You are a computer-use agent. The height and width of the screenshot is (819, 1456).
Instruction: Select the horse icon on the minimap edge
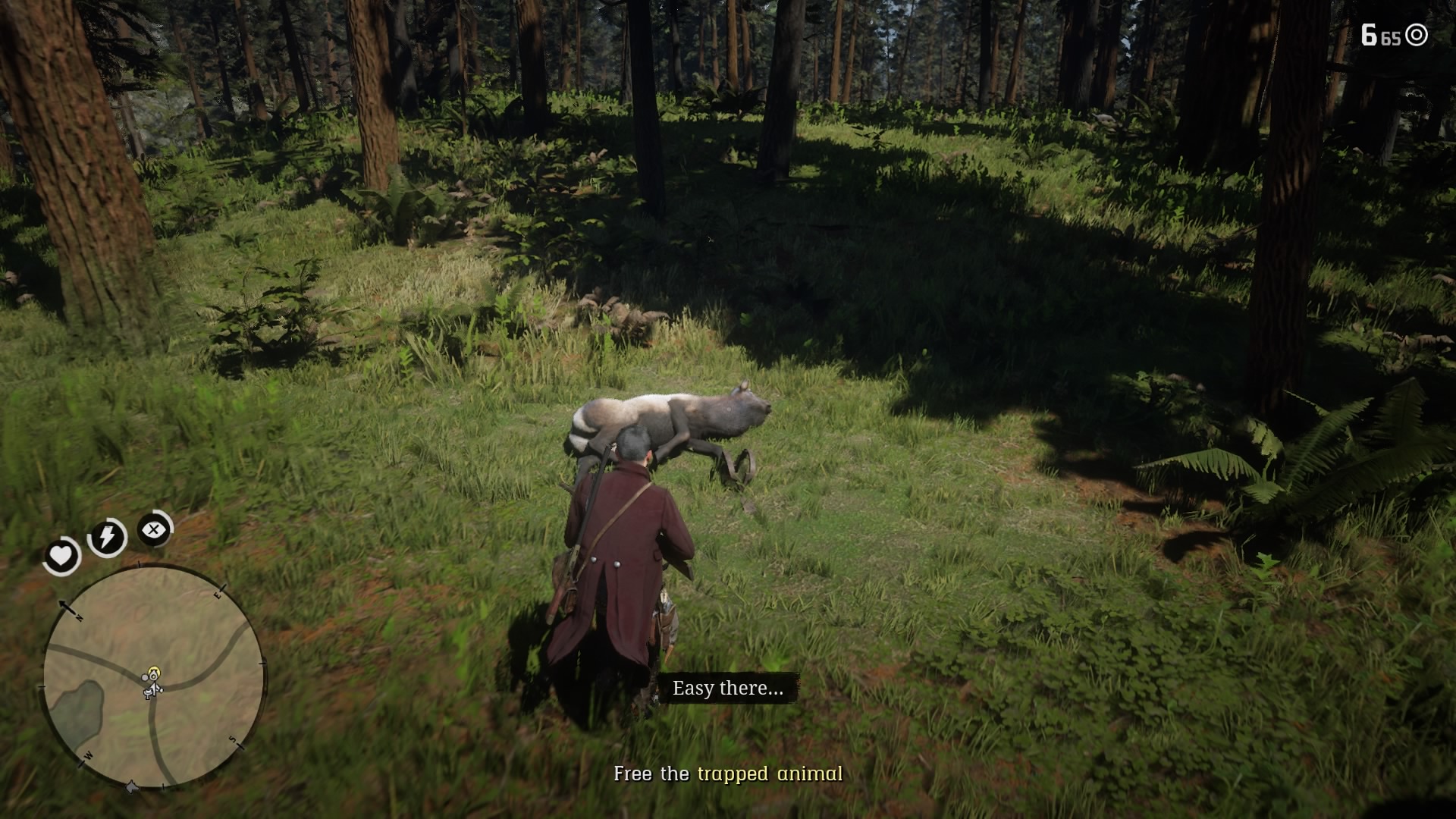pos(131,786)
